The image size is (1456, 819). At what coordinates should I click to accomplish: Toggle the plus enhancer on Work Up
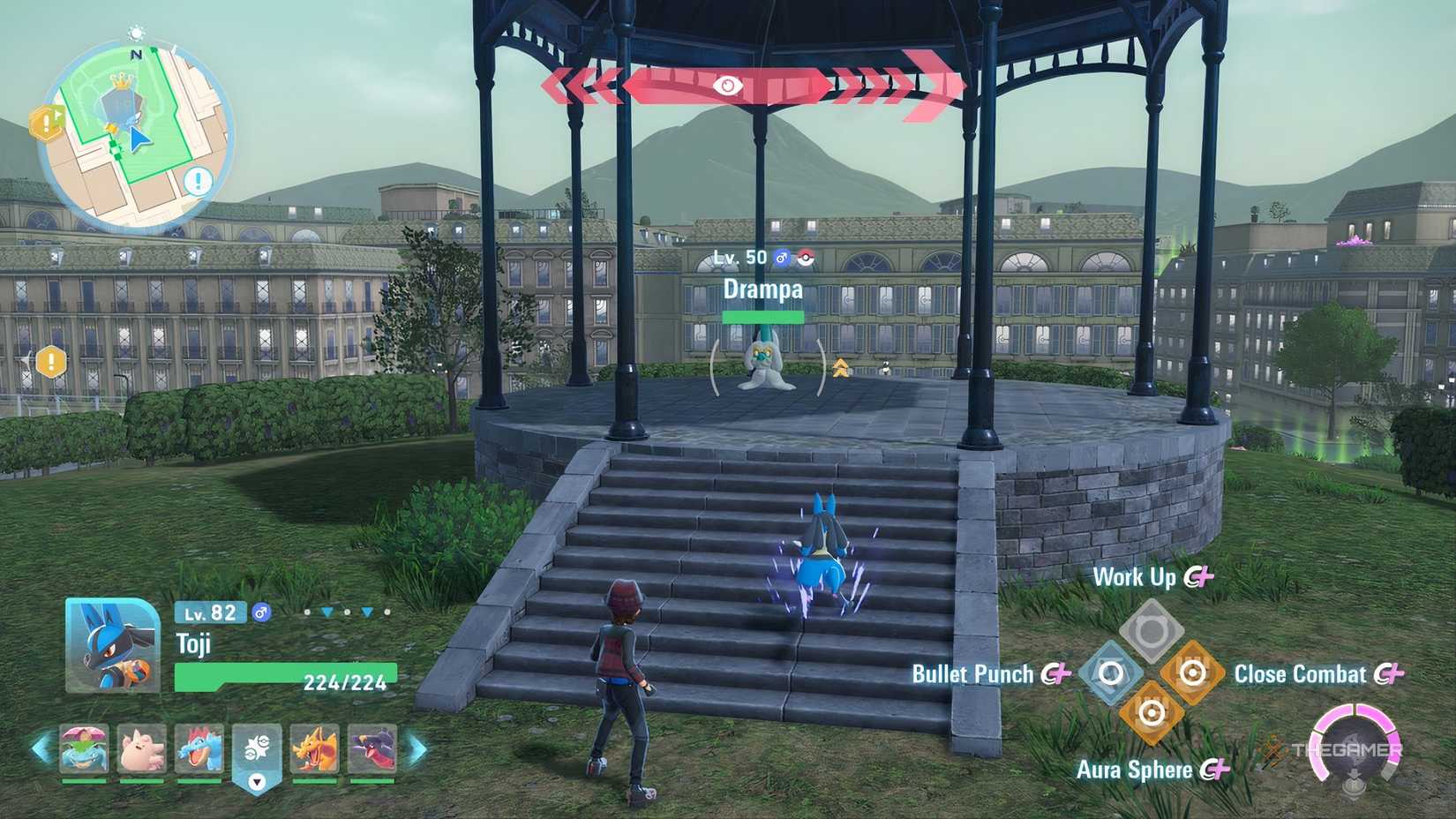pyautogui.click(x=1203, y=577)
